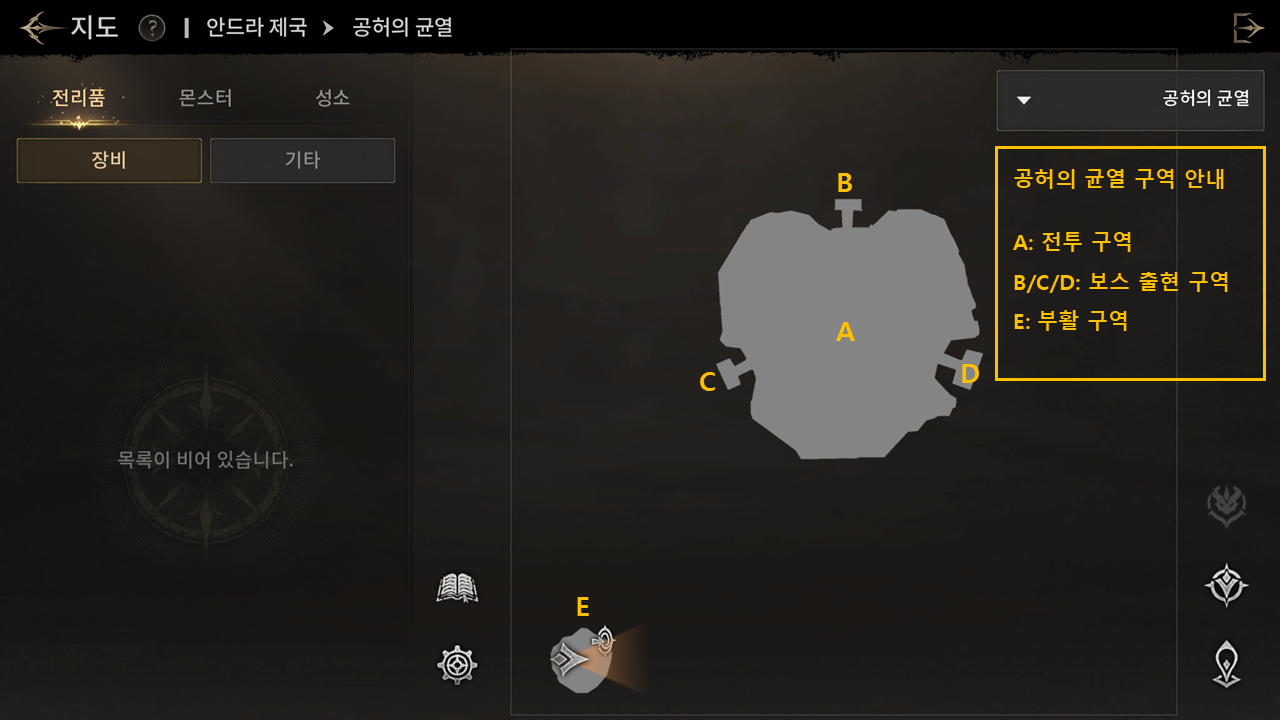Navigate to 안드라 제국 in the breadcrumb
1280x720 pixels.
(256, 27)
